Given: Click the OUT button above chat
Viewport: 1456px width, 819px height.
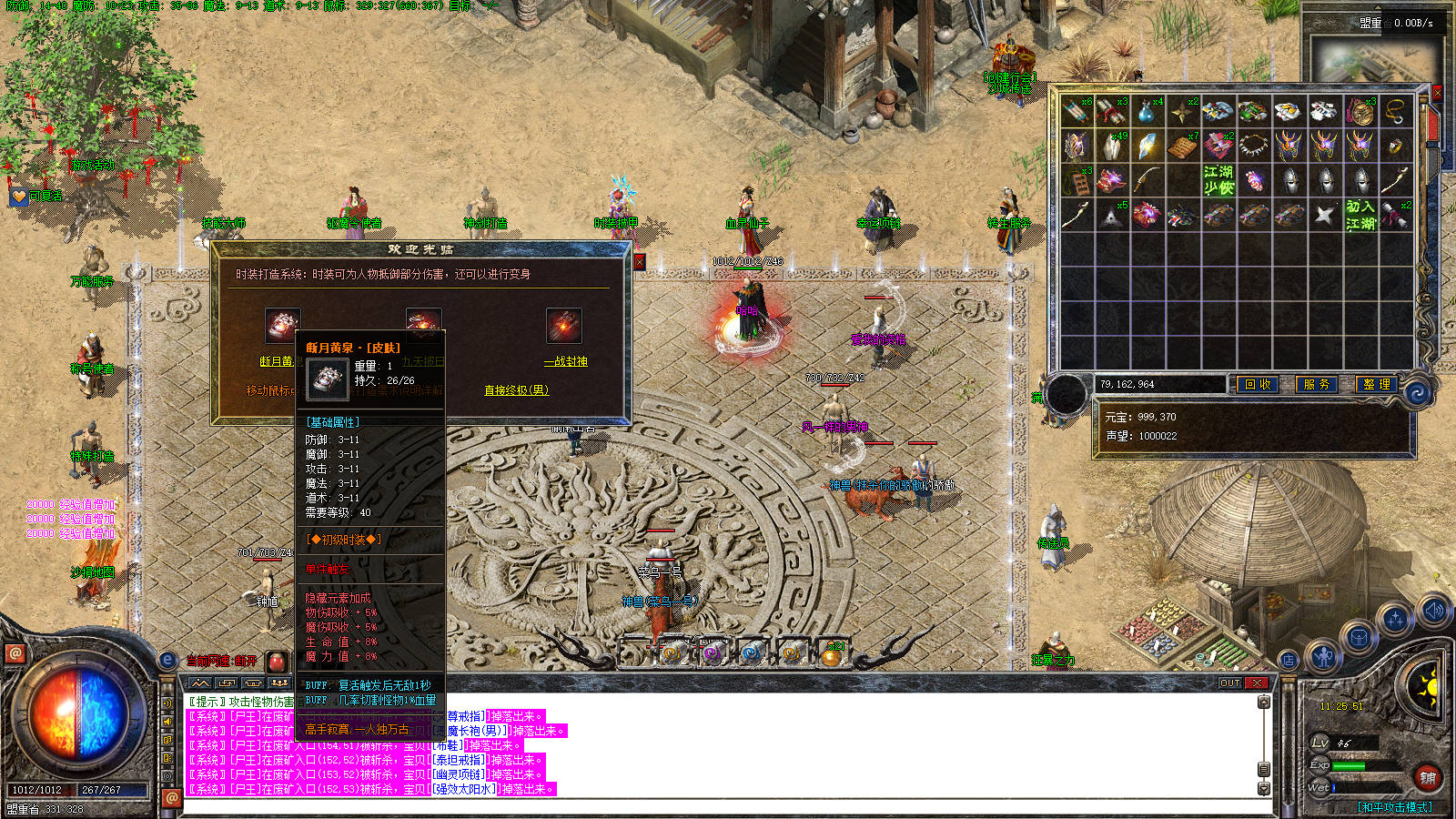Looking at the screenshot, I should pos(1230,682).
